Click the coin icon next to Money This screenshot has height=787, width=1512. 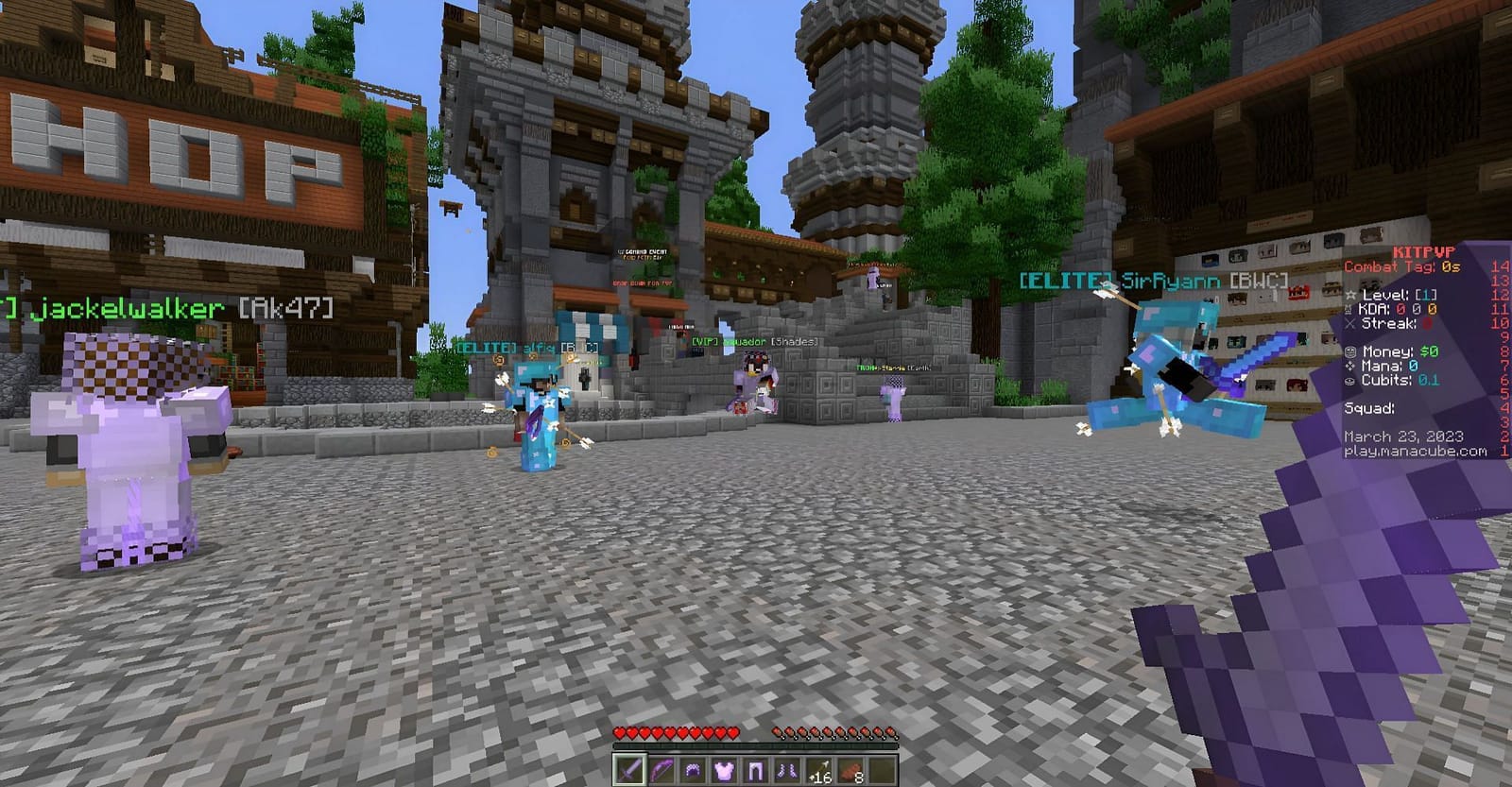(x=1349, y=351)
